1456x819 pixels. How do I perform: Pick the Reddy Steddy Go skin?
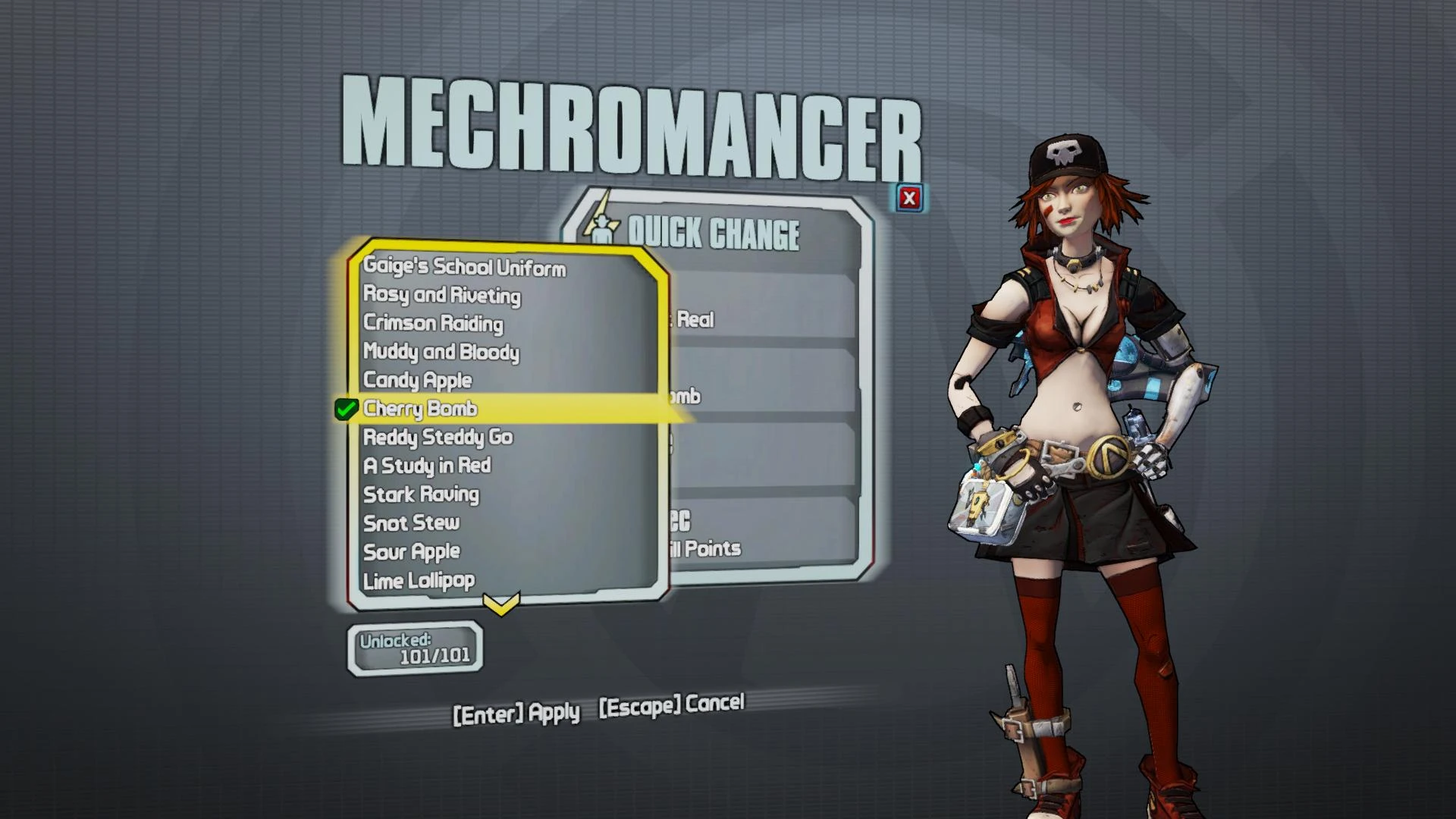[x=438, y=438]
